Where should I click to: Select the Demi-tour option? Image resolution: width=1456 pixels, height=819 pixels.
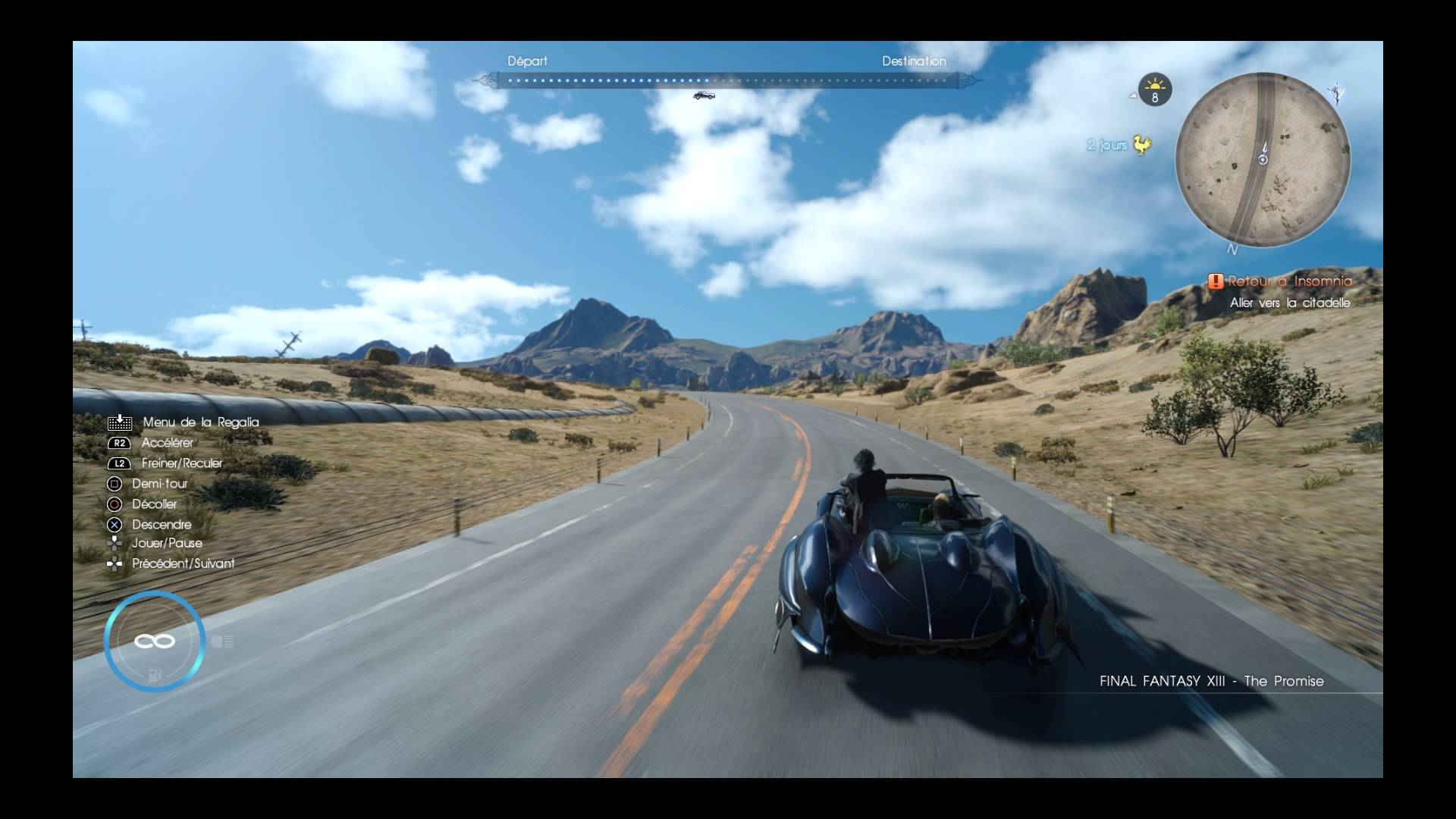[x=159, y=484]
